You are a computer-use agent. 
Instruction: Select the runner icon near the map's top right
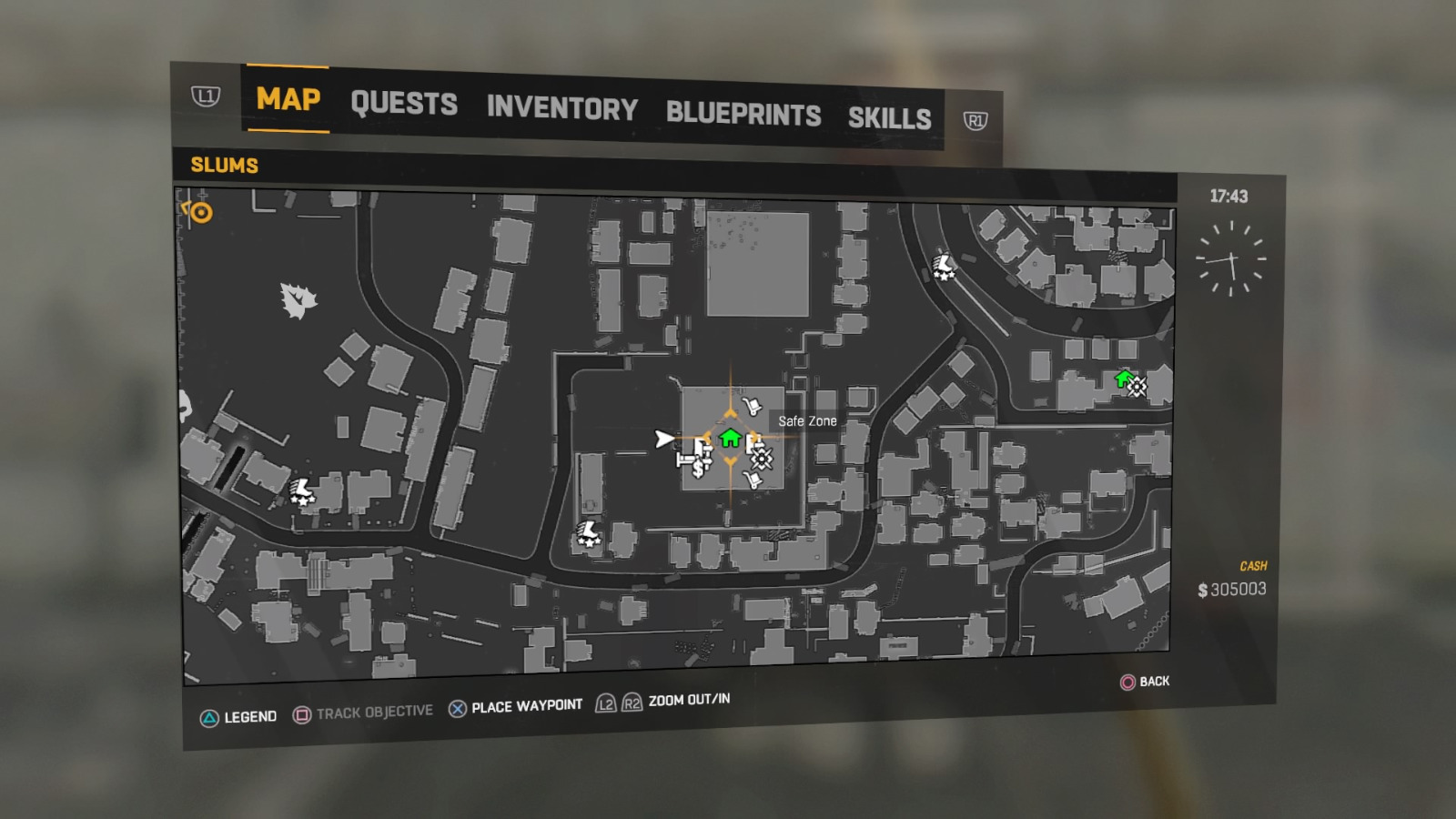coord(945,268)
